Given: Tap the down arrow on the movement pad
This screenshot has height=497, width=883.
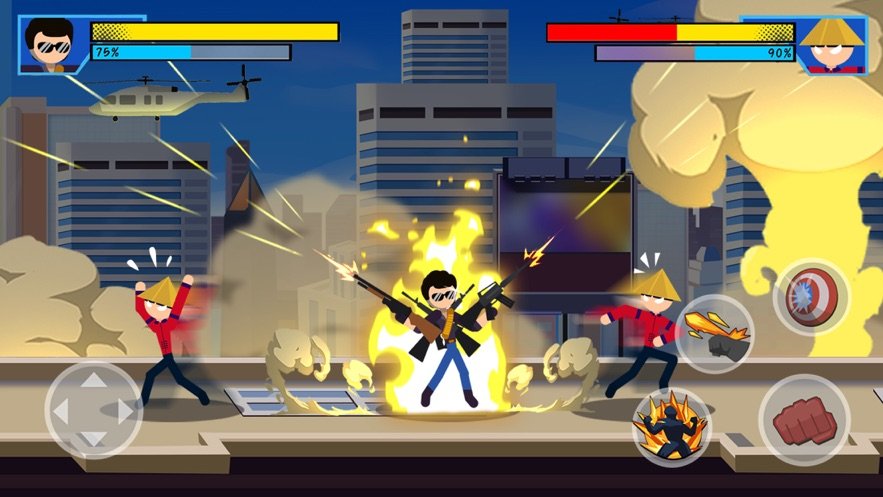Looking at the screenshot, I should point(93,441).
